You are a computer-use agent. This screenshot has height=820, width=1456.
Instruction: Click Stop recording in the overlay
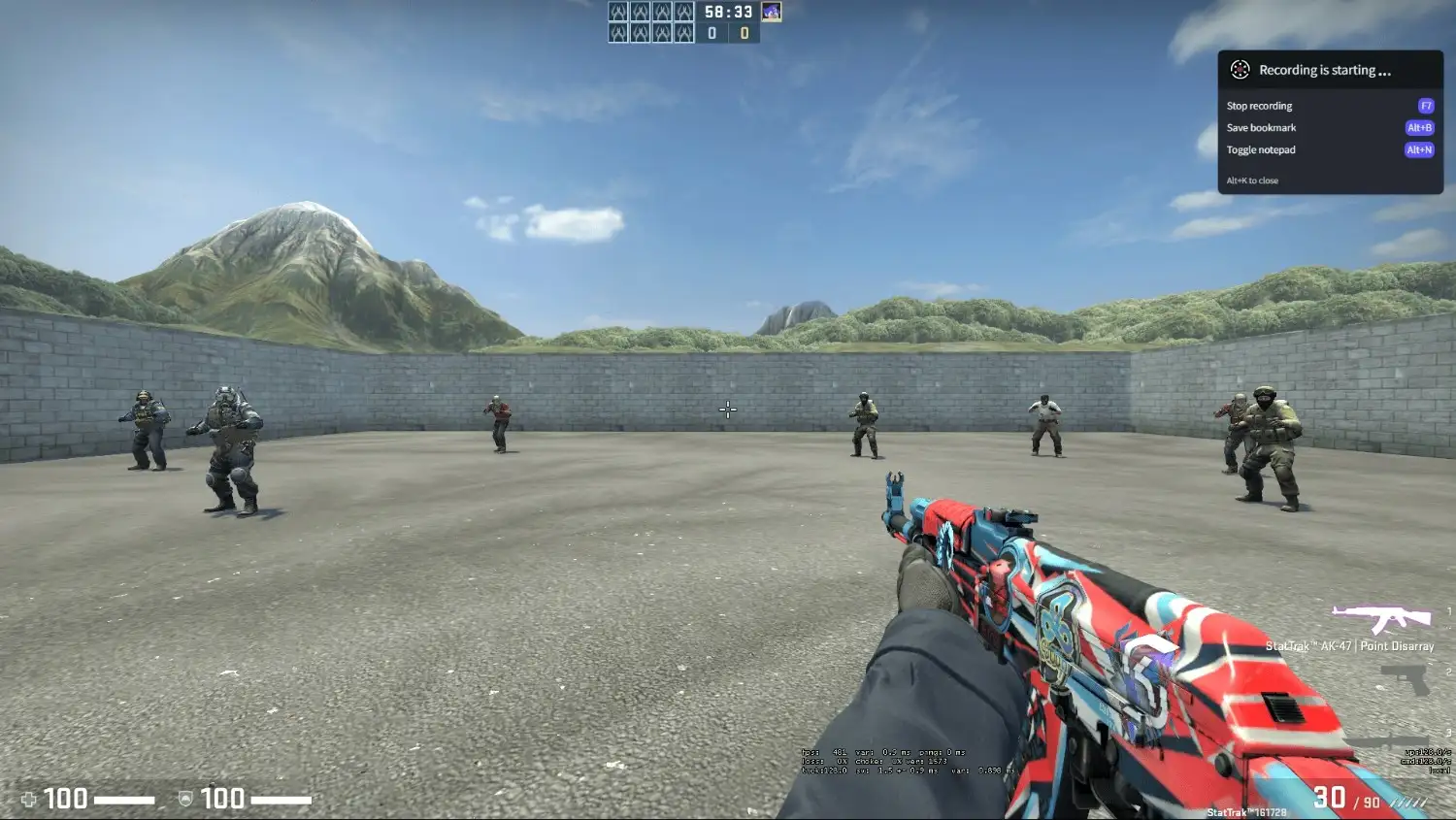[1258, 106]
